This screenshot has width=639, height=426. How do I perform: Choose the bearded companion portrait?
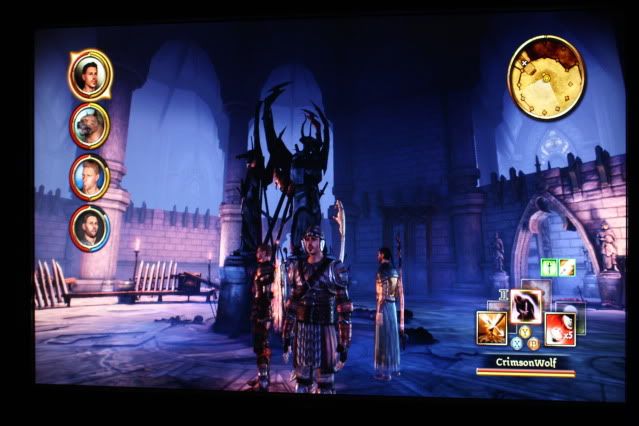90,229
